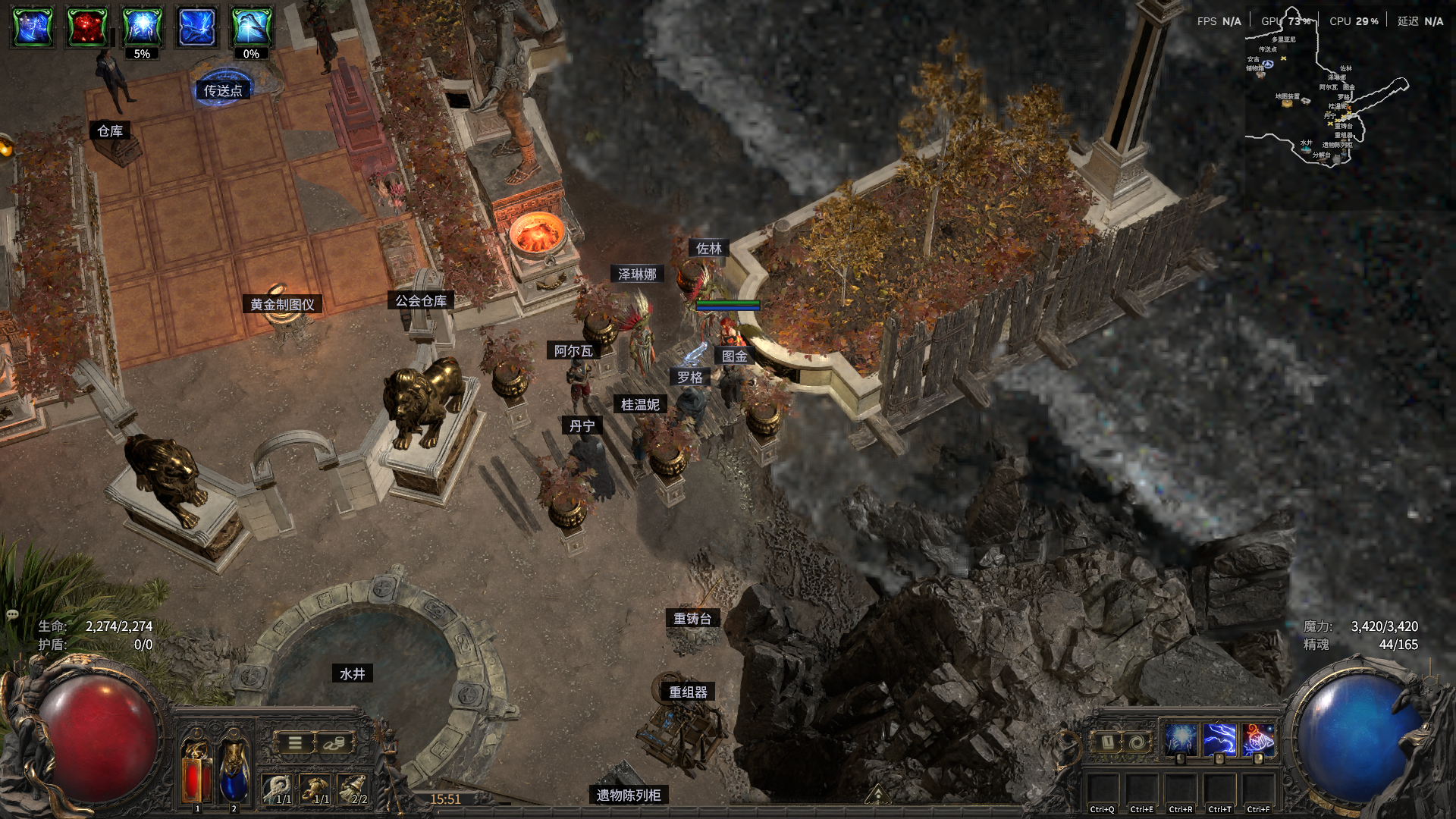Viewport: 1456px width, 819px height.
Task: Select the lightning bolt skill icon
Action: pyautogui.click(x=1221, y=739)
